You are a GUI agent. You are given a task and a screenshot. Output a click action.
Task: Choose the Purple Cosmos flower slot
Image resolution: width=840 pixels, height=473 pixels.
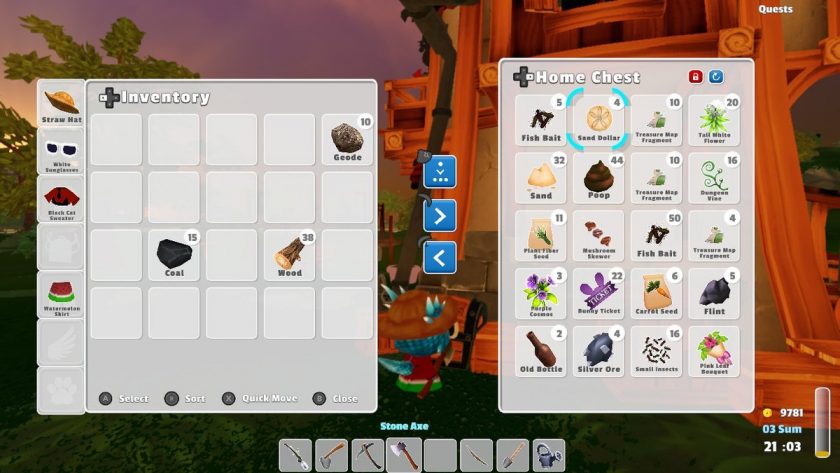pyautogui.click(x=541, y=293)
